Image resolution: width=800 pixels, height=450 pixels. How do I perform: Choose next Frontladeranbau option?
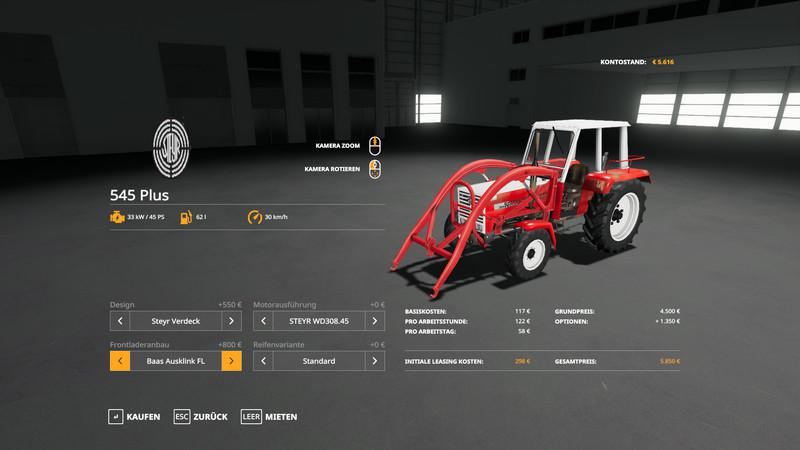click(231, 360)
